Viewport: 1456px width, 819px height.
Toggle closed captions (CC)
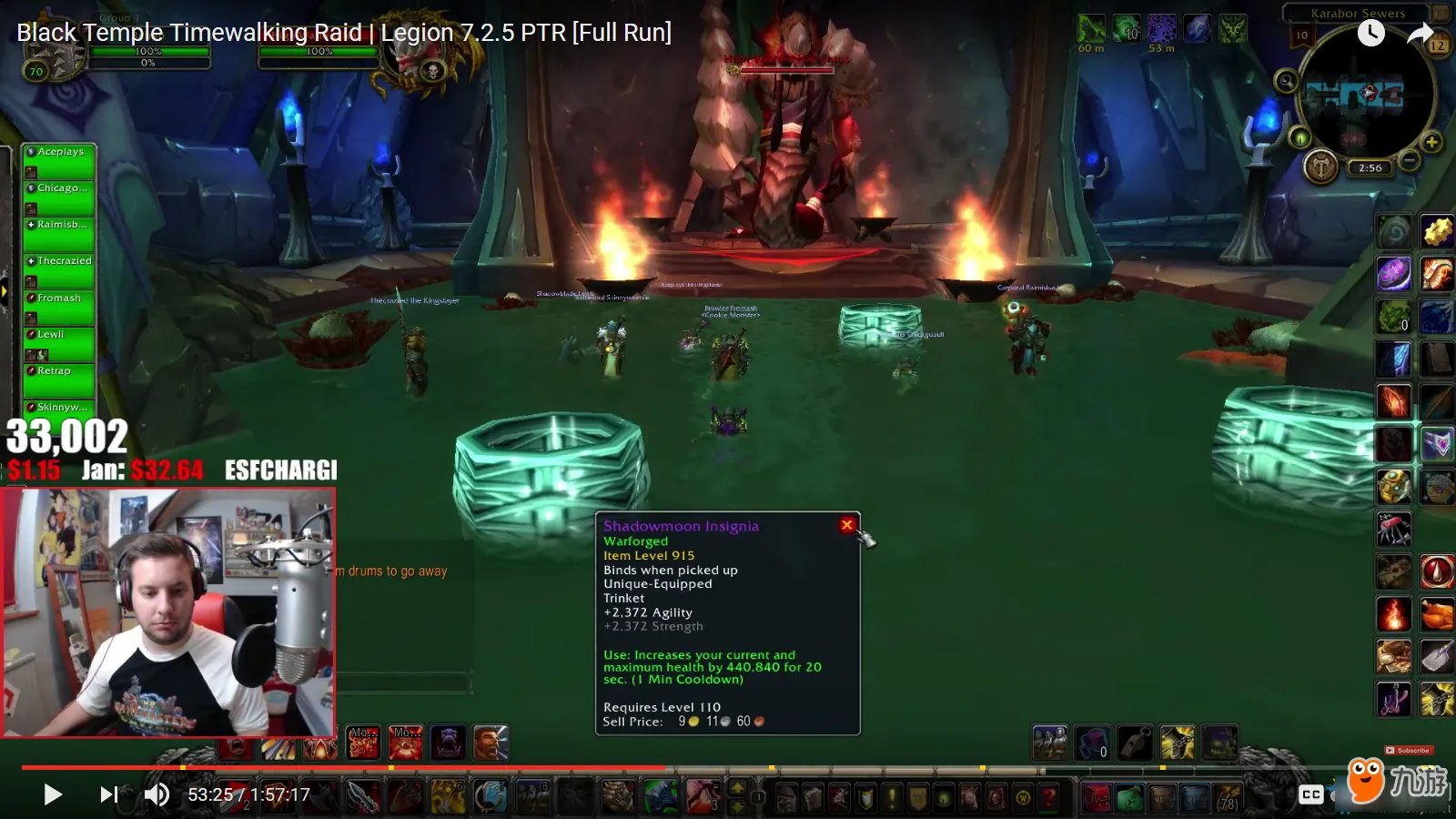point(1310,794)
